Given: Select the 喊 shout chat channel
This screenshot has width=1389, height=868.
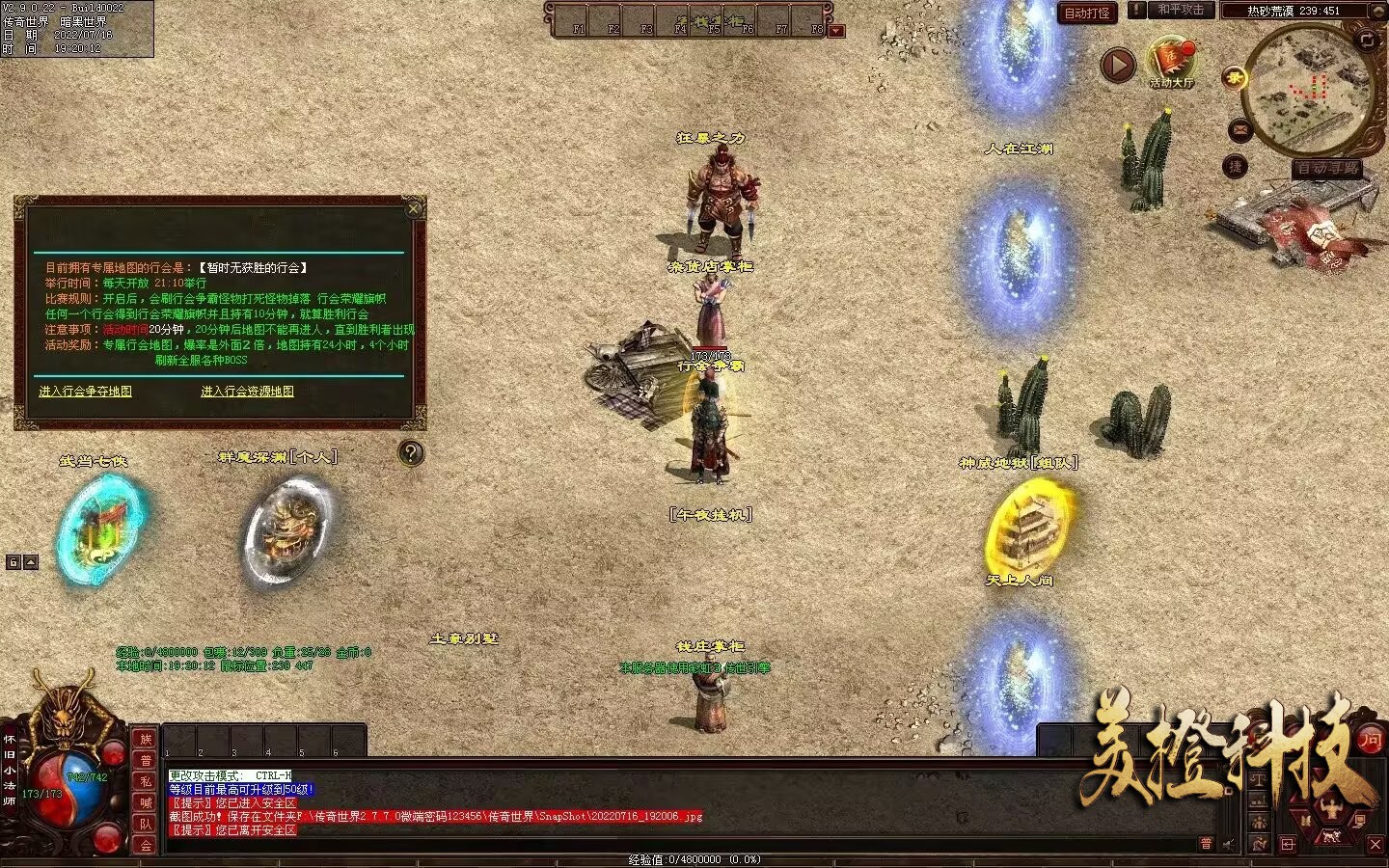Looking at the screenshot, I should click(x=146, y=802).
